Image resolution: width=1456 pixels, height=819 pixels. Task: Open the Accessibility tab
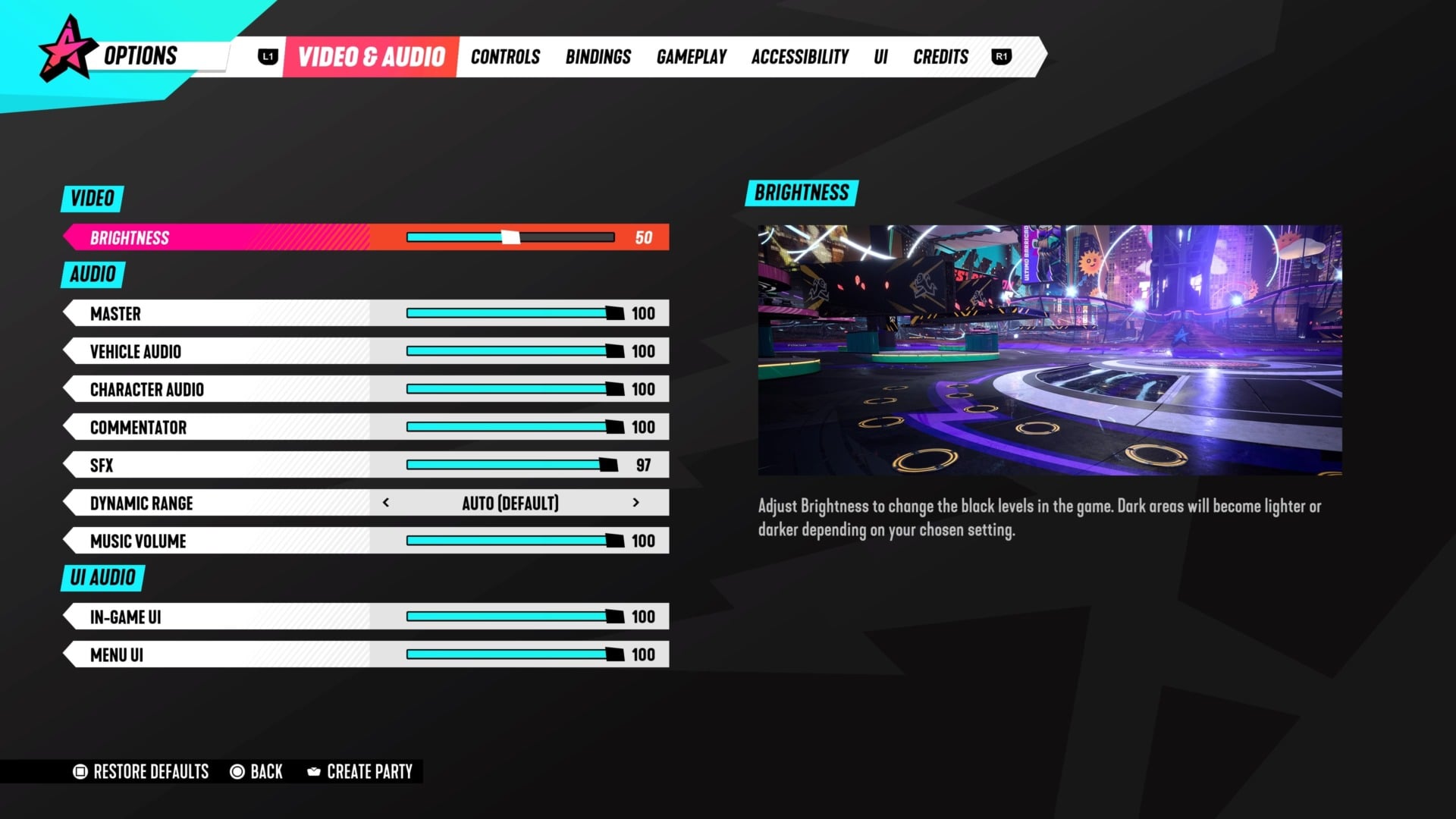point(799,56)
